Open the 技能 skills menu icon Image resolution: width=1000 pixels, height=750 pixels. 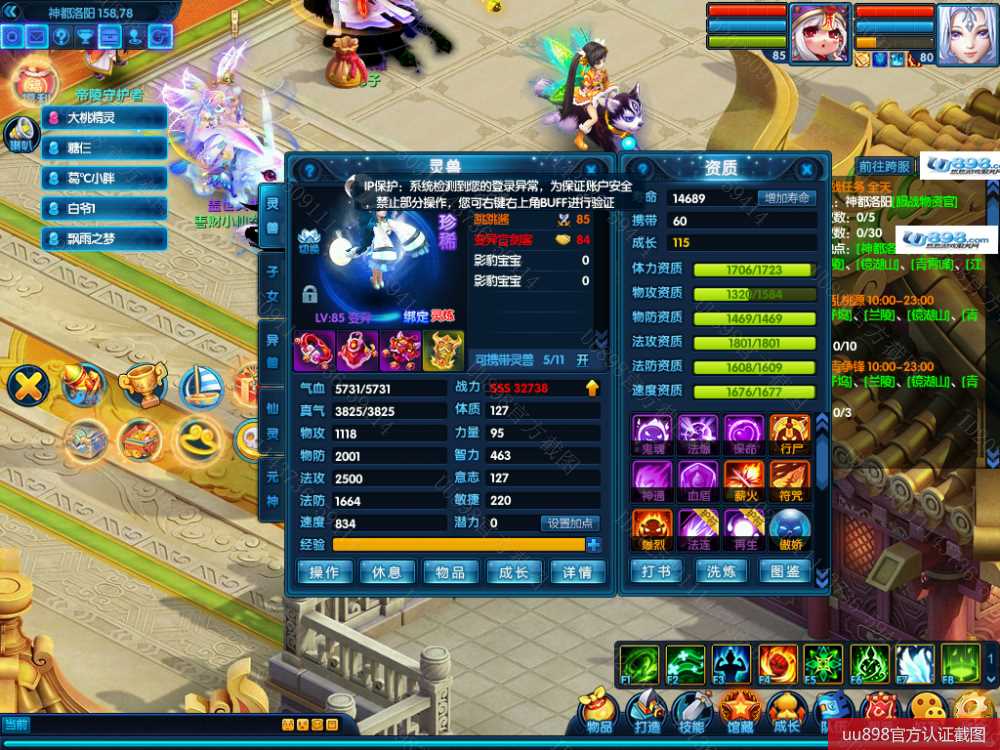point(692,711)
